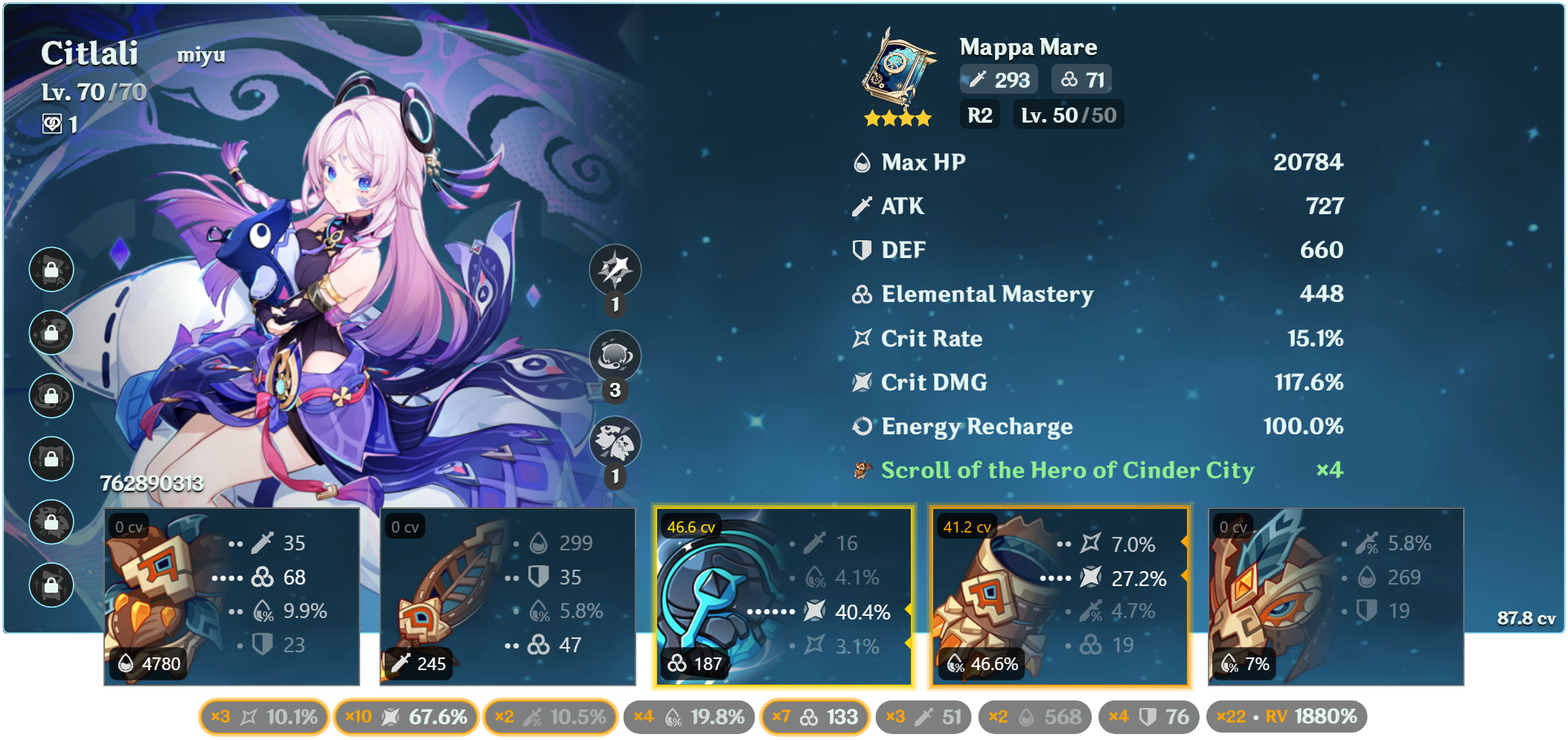
Task: Click the 87.8 cv total label
Action: coord(1525,617)
